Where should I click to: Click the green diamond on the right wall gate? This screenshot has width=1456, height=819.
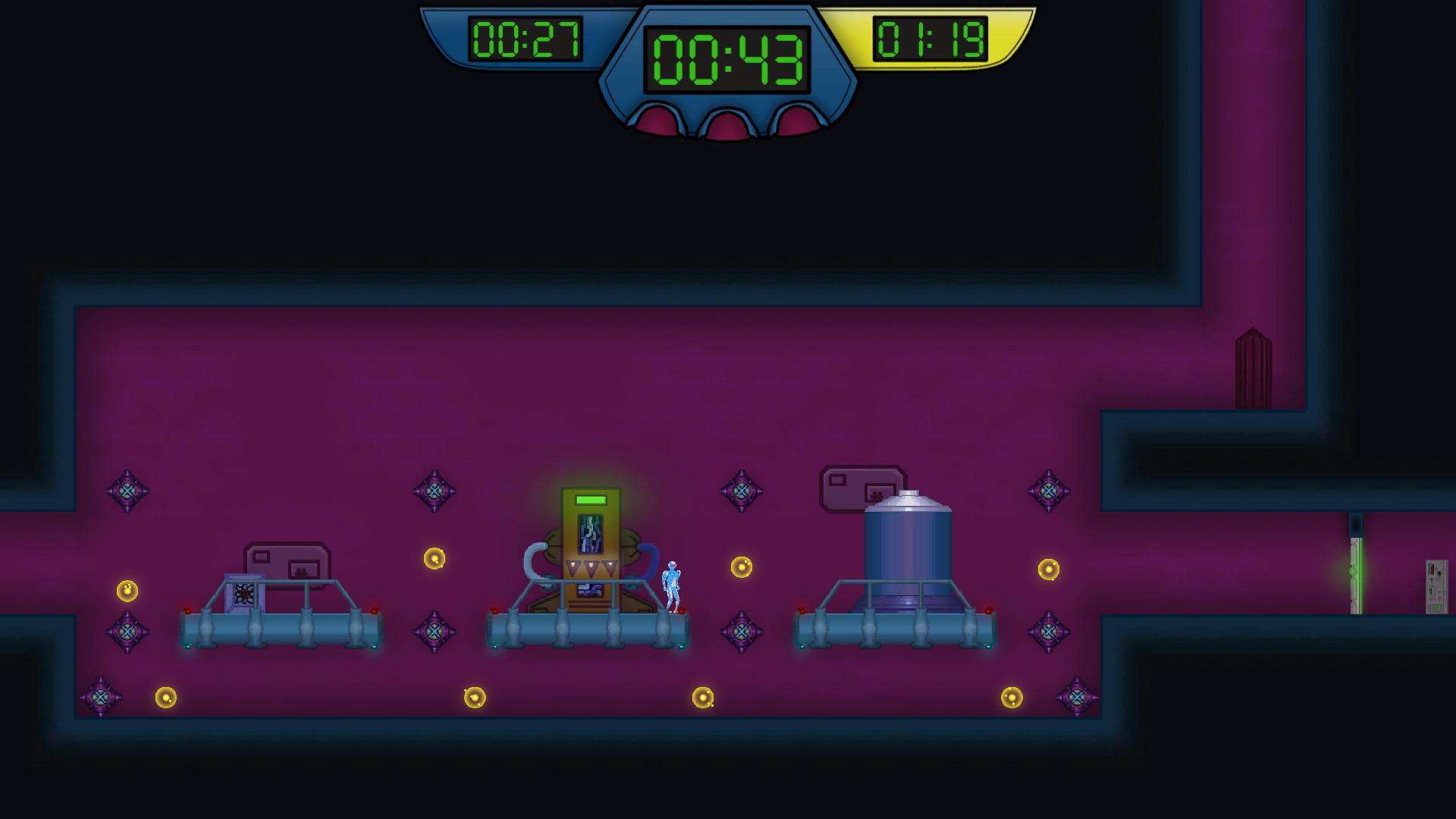[1352, 571]
